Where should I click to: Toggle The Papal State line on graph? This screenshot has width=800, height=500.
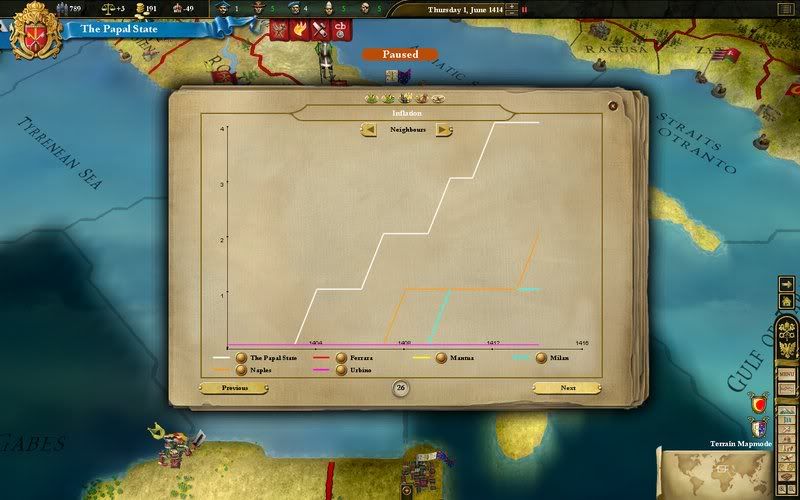[x=241, y=357]
